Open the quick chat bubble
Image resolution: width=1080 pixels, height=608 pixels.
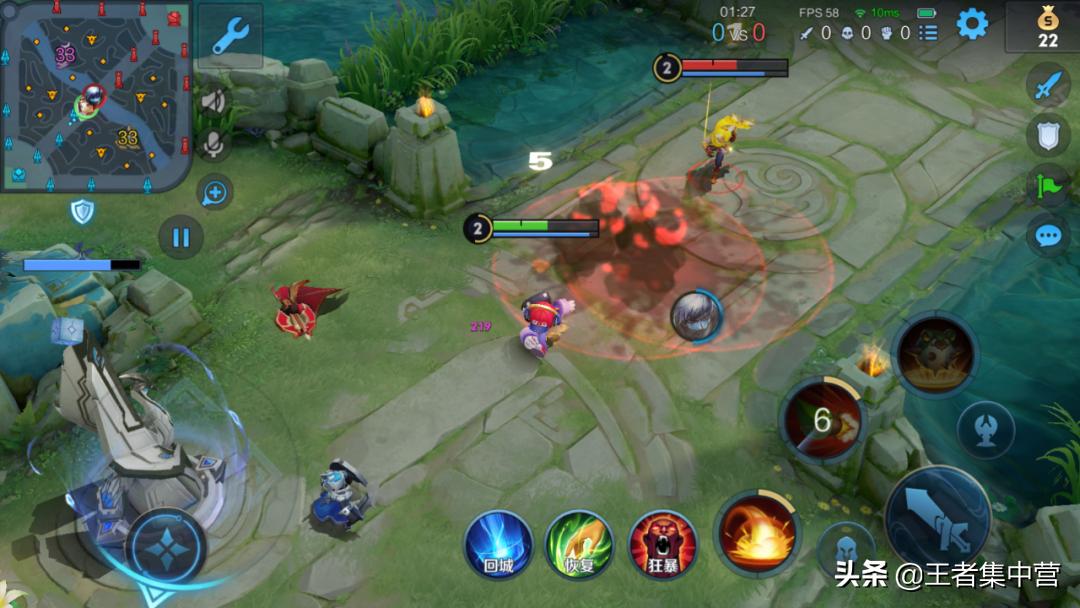(1047, 236)
